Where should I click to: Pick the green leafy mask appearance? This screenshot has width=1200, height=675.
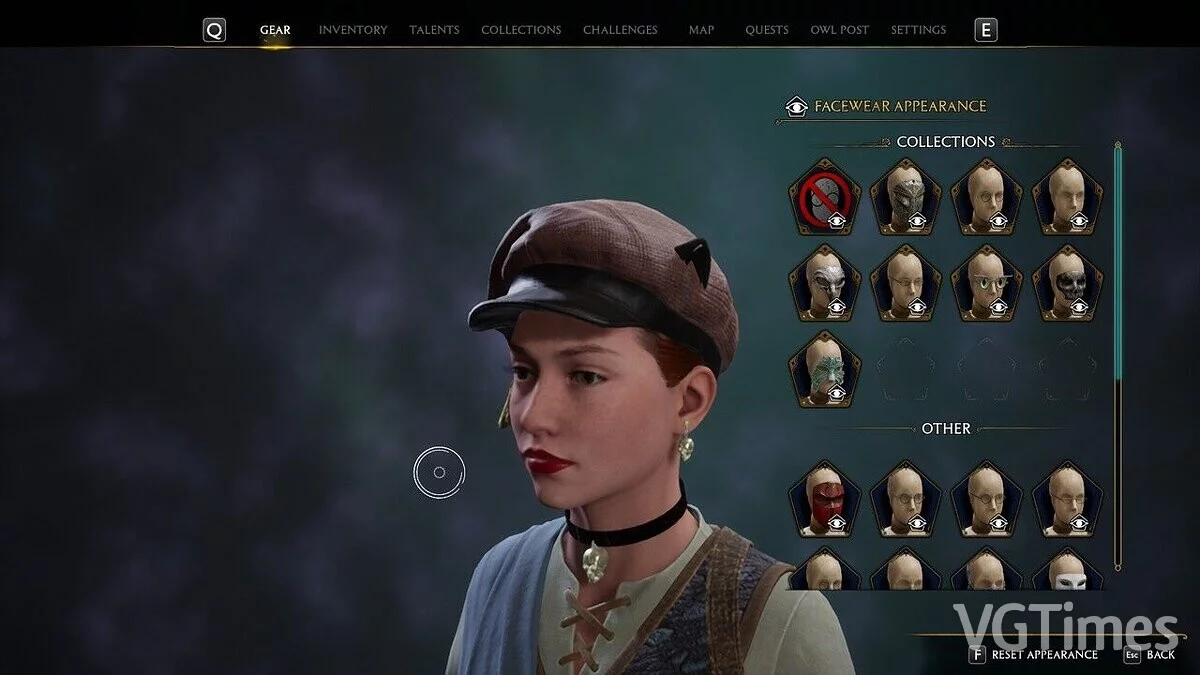click(824, 369)
